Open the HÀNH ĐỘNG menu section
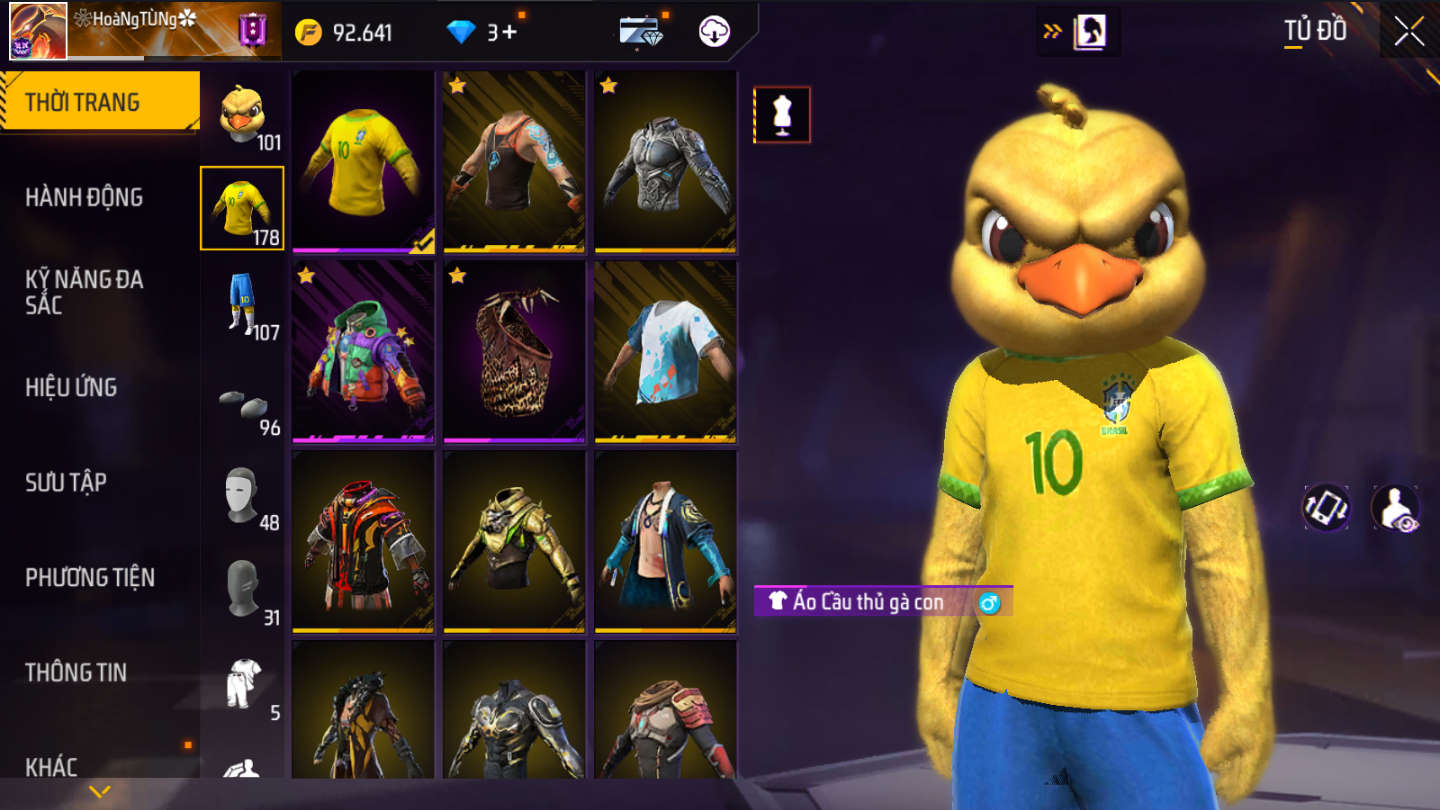This screenshot has width=1440, height=810. coord(84,197)
